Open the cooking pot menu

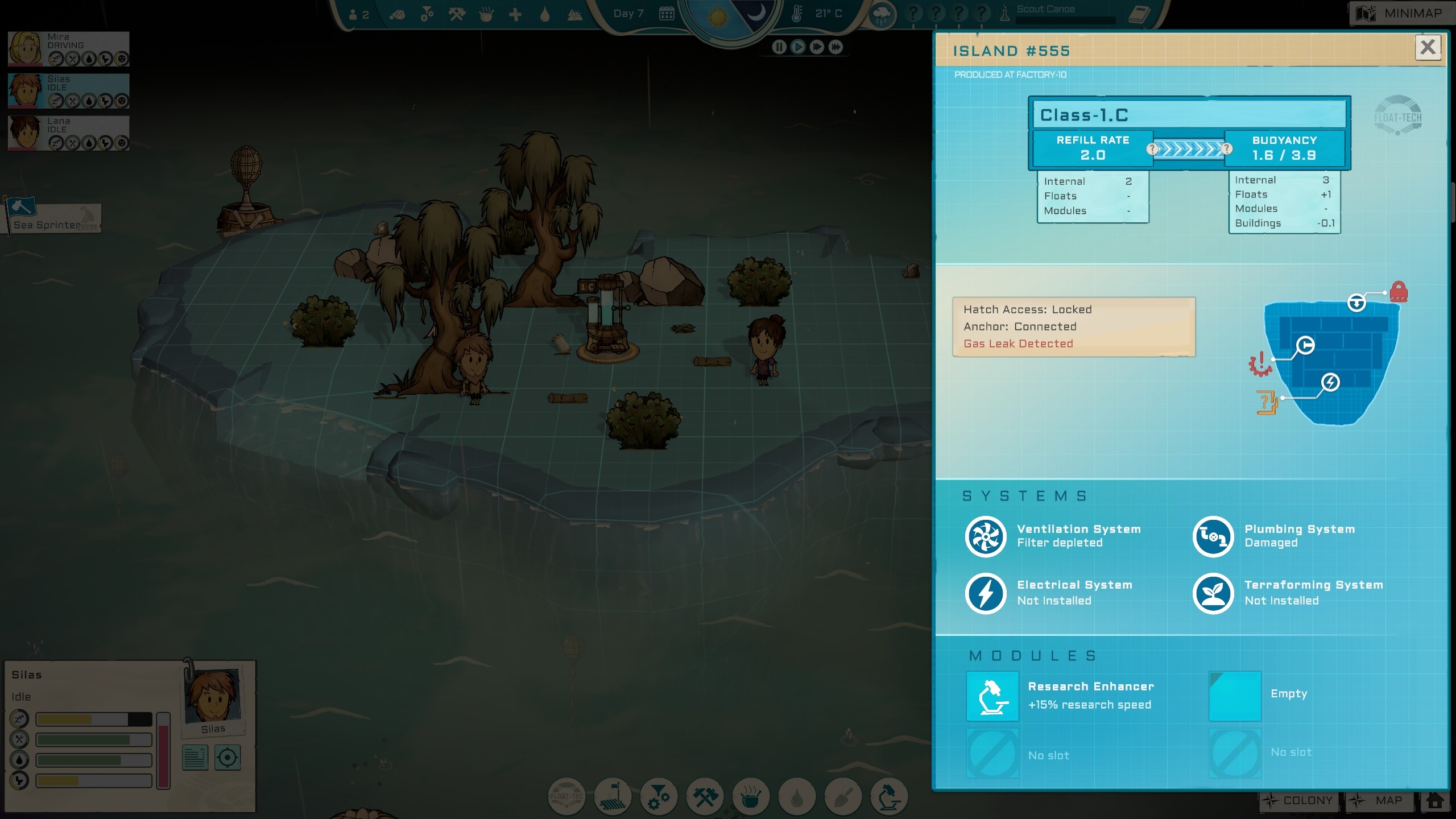tap(751, 796)
